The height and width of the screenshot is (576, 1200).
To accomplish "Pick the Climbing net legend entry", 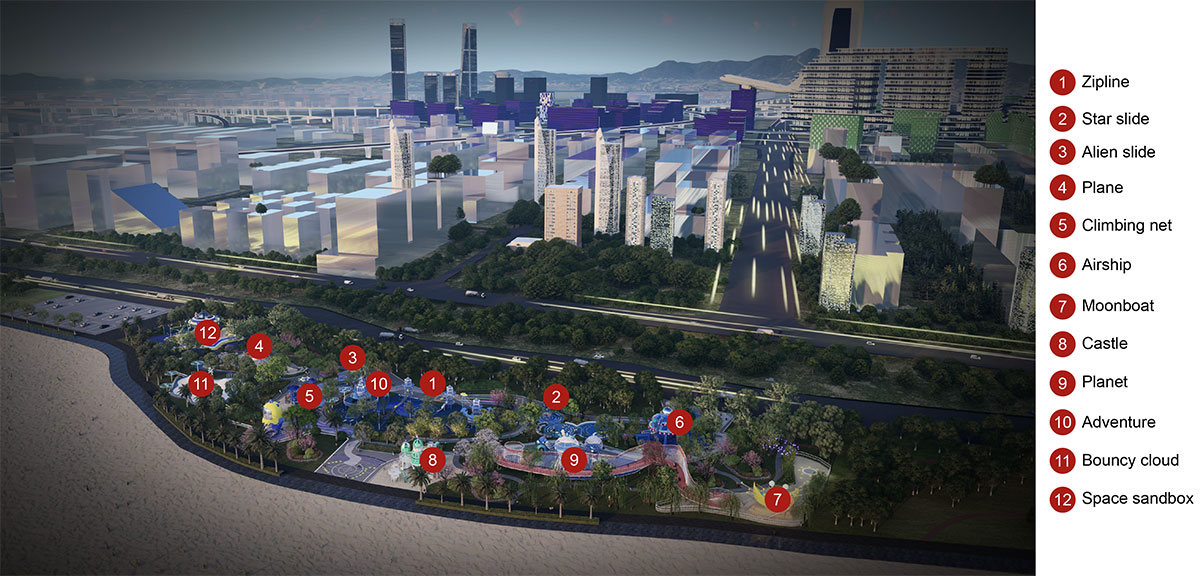I will pos(1126,226).
